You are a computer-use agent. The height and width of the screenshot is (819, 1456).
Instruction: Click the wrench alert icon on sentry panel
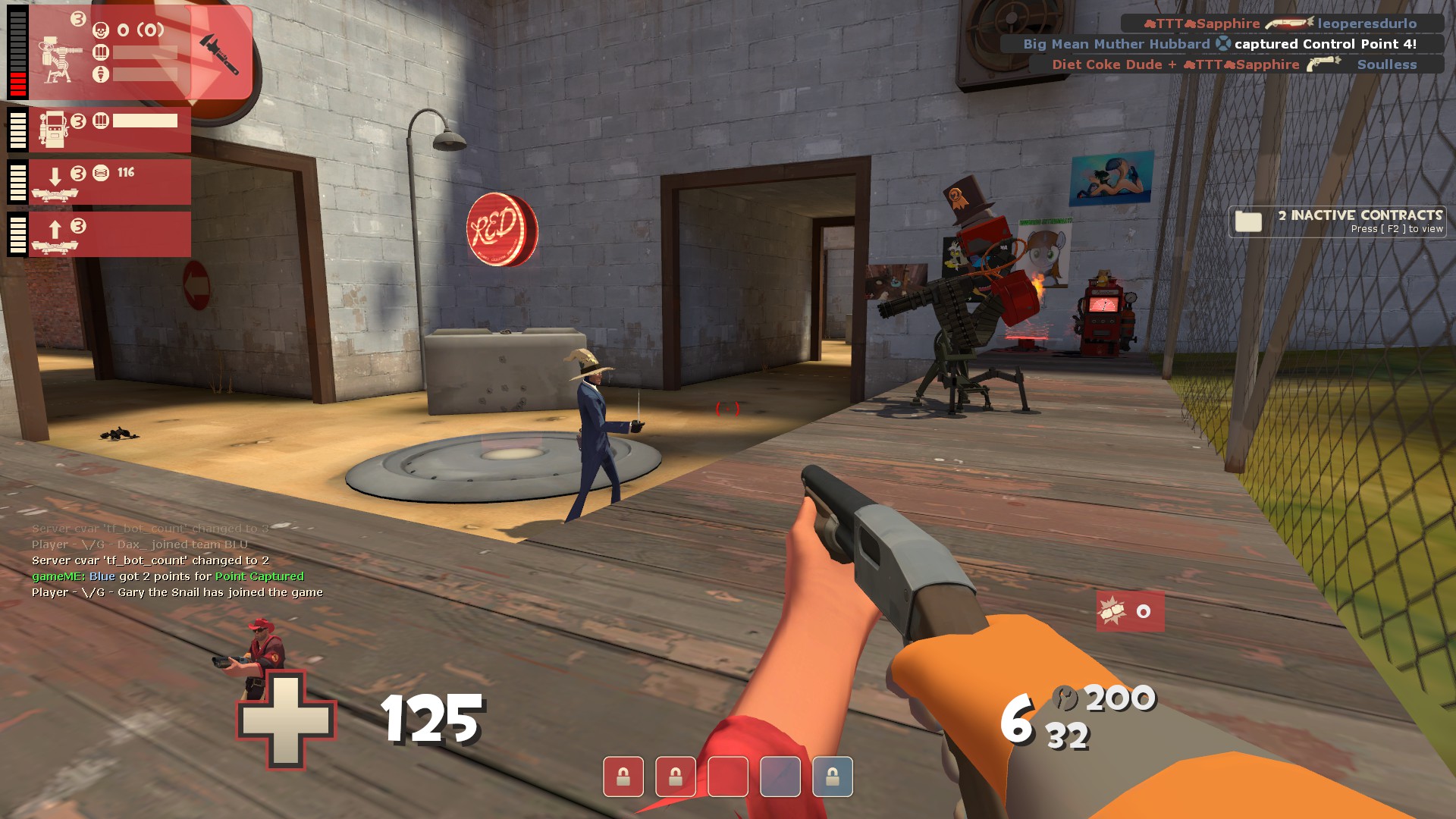tap(220, 53)
